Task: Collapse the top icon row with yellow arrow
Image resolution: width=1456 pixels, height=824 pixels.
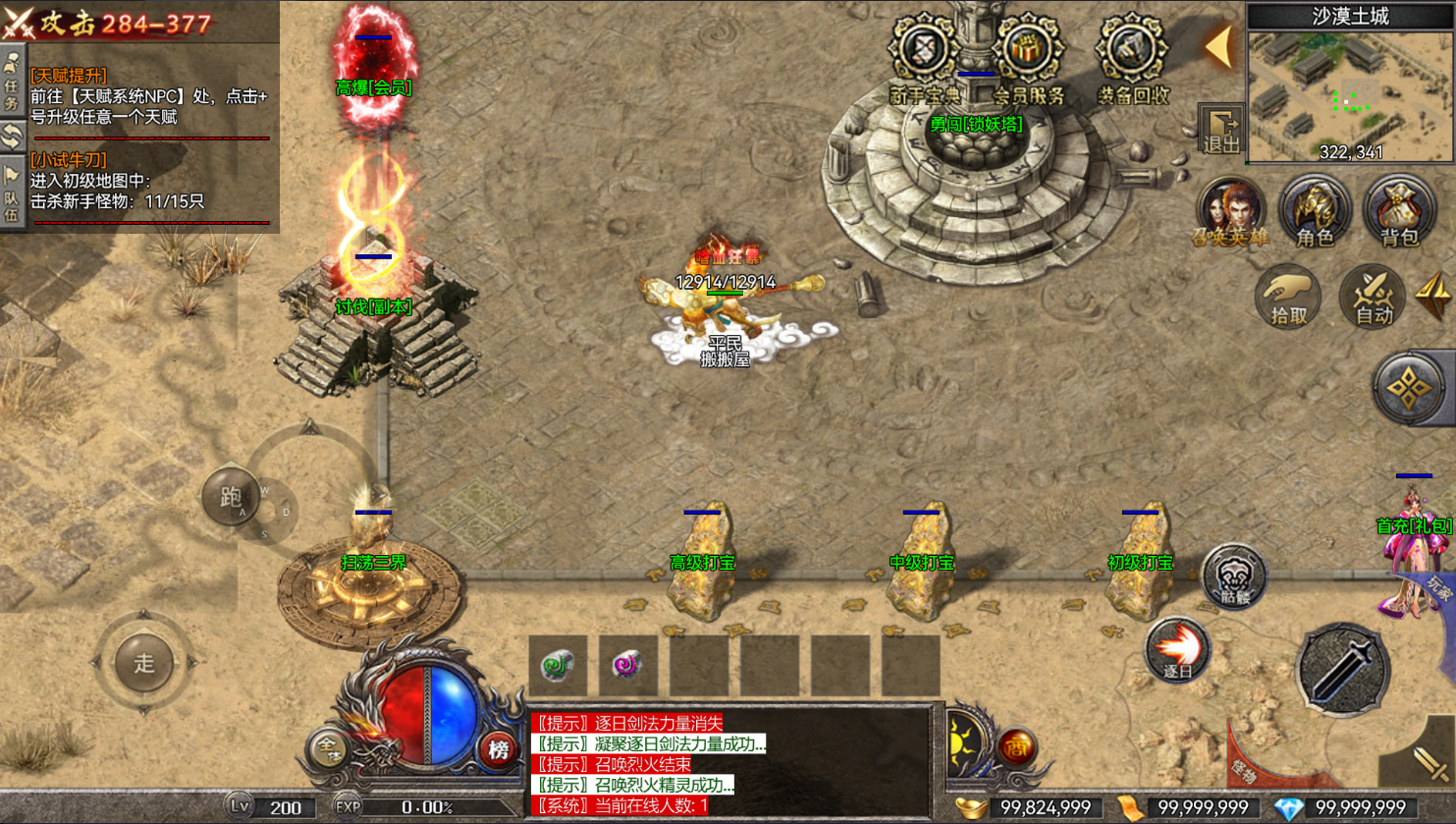Action: click(x=1219, y=46)
